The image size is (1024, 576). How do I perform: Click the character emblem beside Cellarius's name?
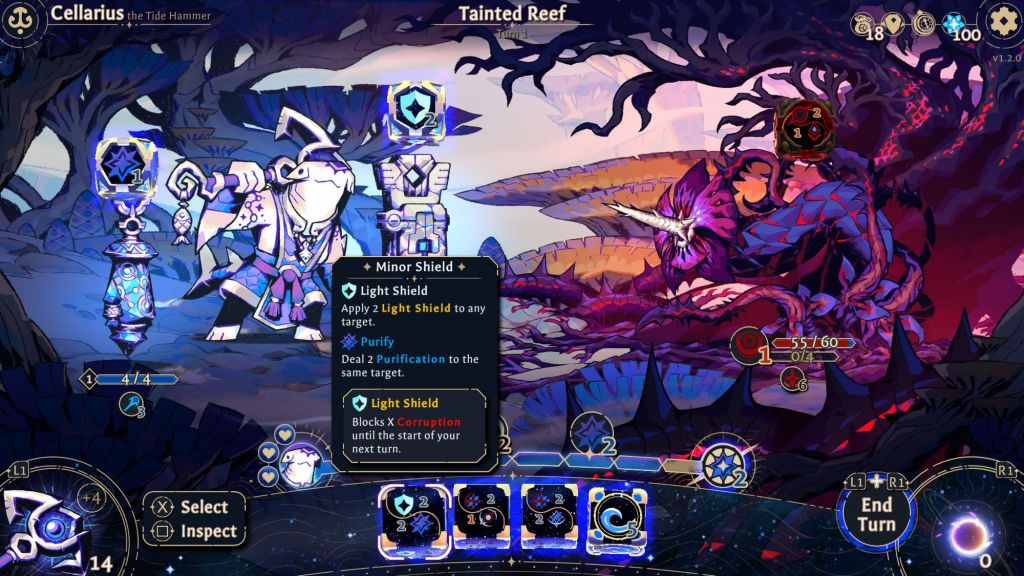pyautogui.click(x=21, y=19)
